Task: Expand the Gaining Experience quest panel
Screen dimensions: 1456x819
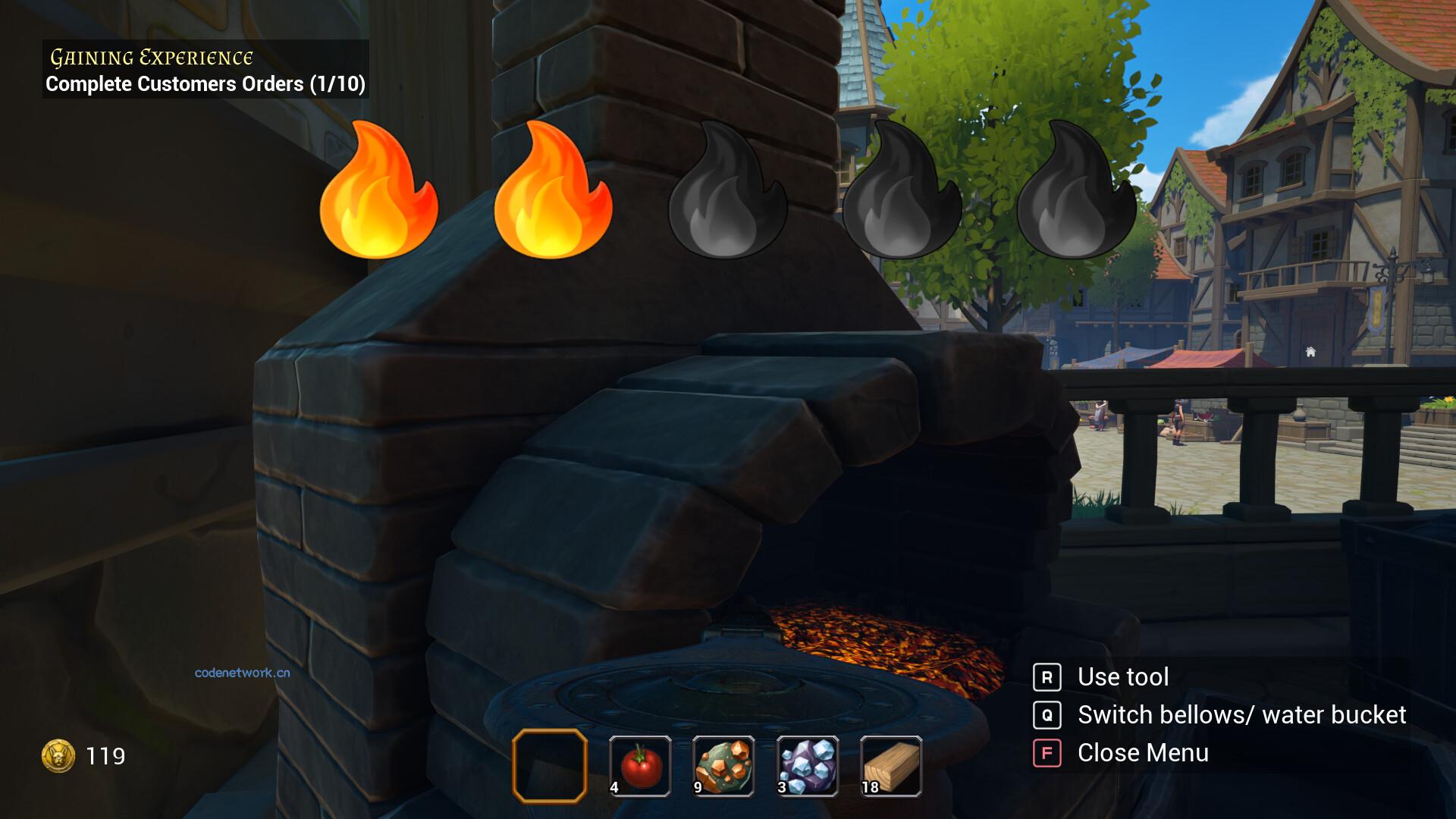Action: pos(150,56)
